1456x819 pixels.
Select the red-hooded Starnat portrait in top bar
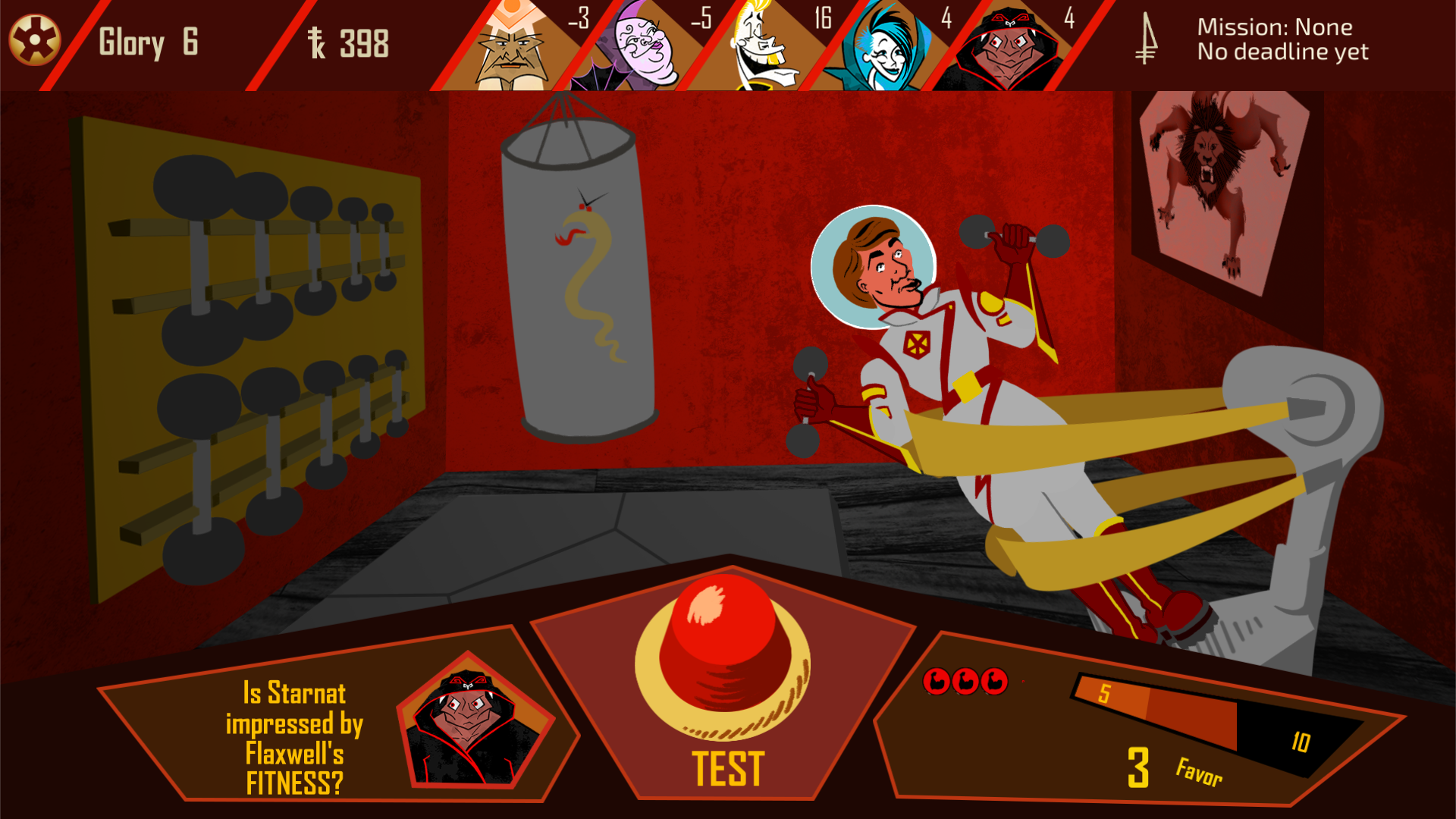click(x=1005, y=49)
